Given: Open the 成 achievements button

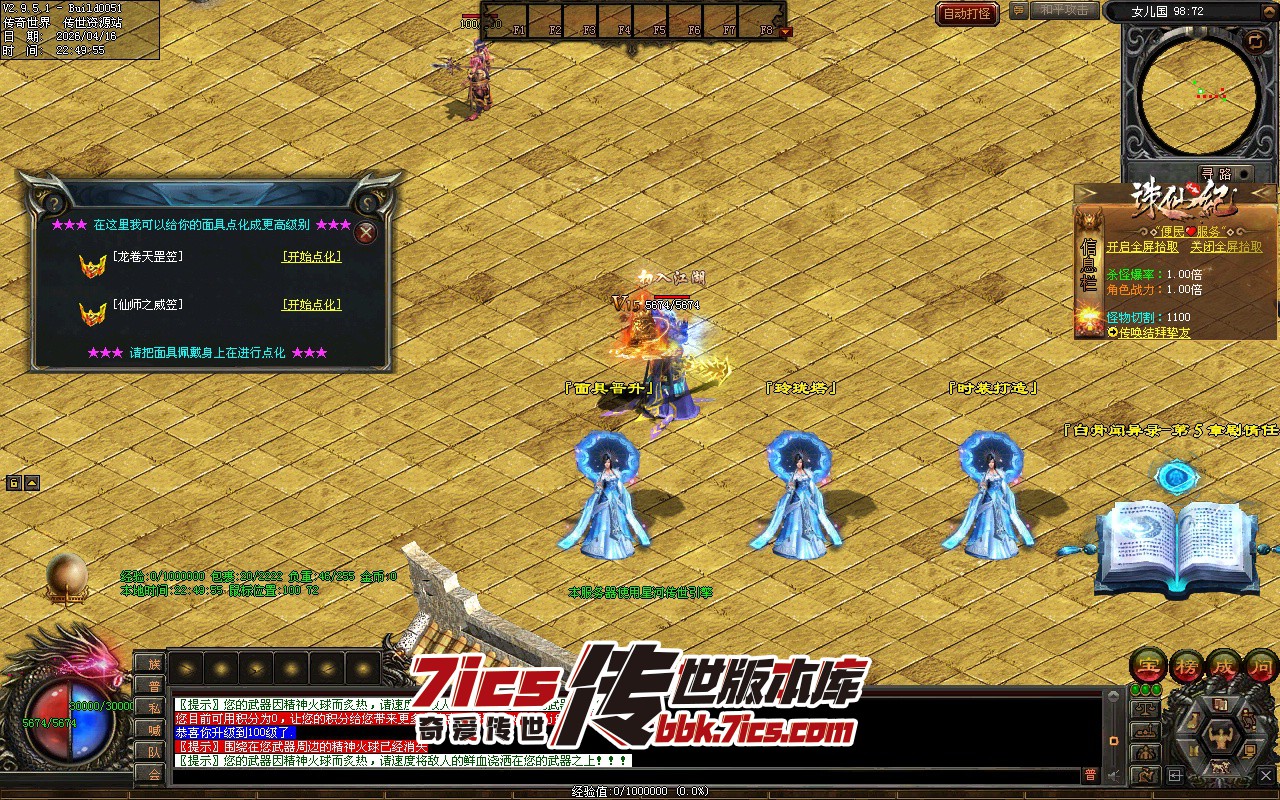Looking at the screenshot, I should (1226, 665).
